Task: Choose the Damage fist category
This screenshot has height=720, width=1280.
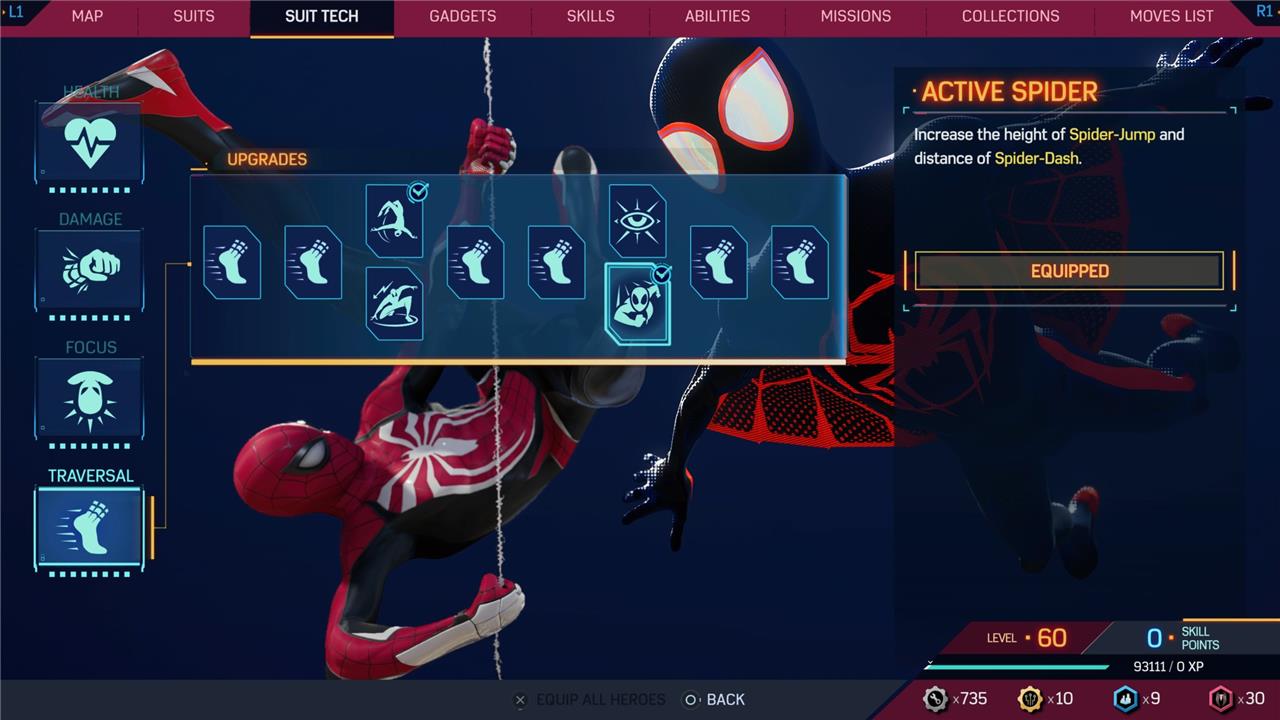Action: point(89,268)
